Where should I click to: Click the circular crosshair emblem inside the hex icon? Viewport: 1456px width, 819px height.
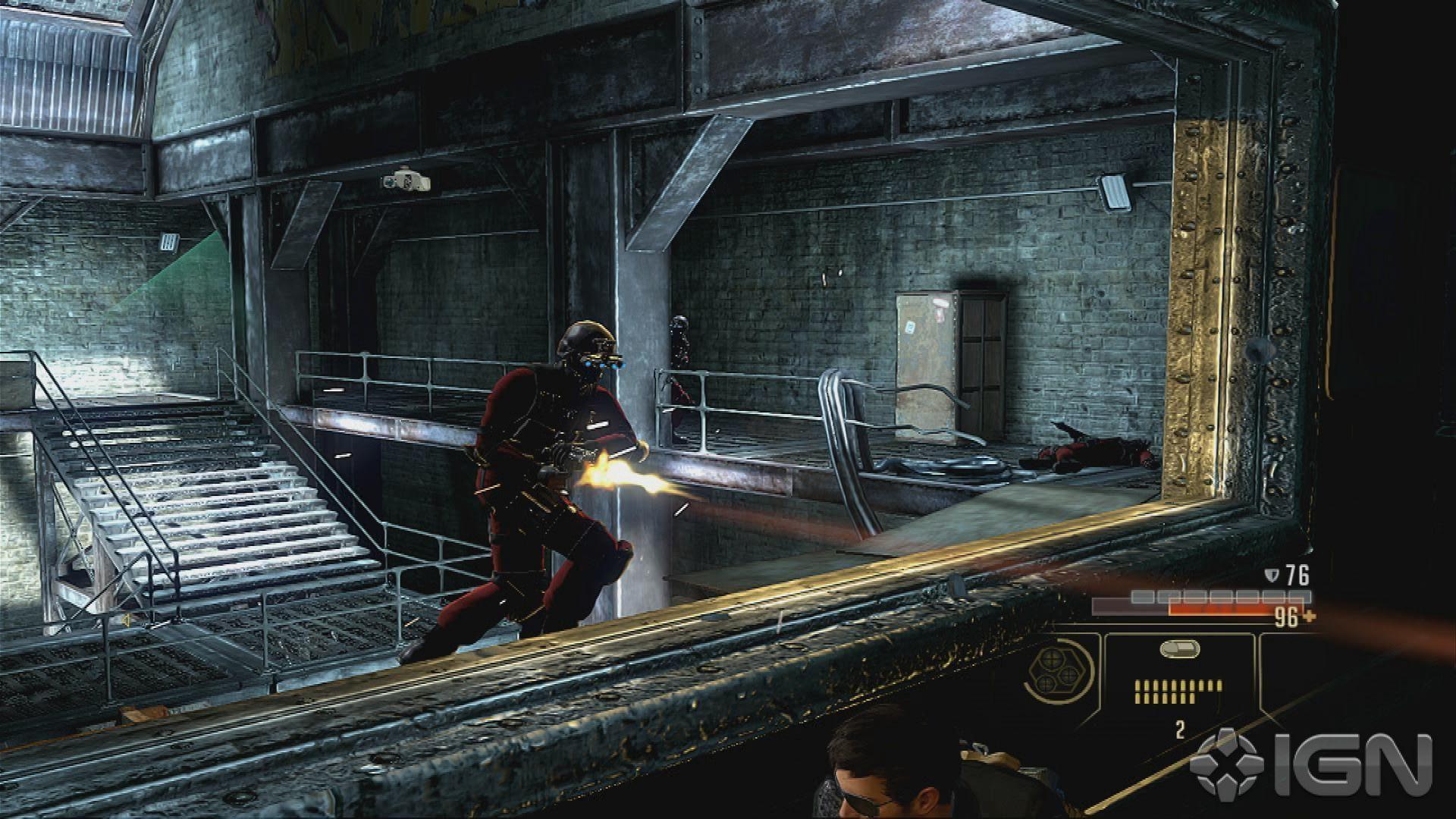[x=1052, y=660]
